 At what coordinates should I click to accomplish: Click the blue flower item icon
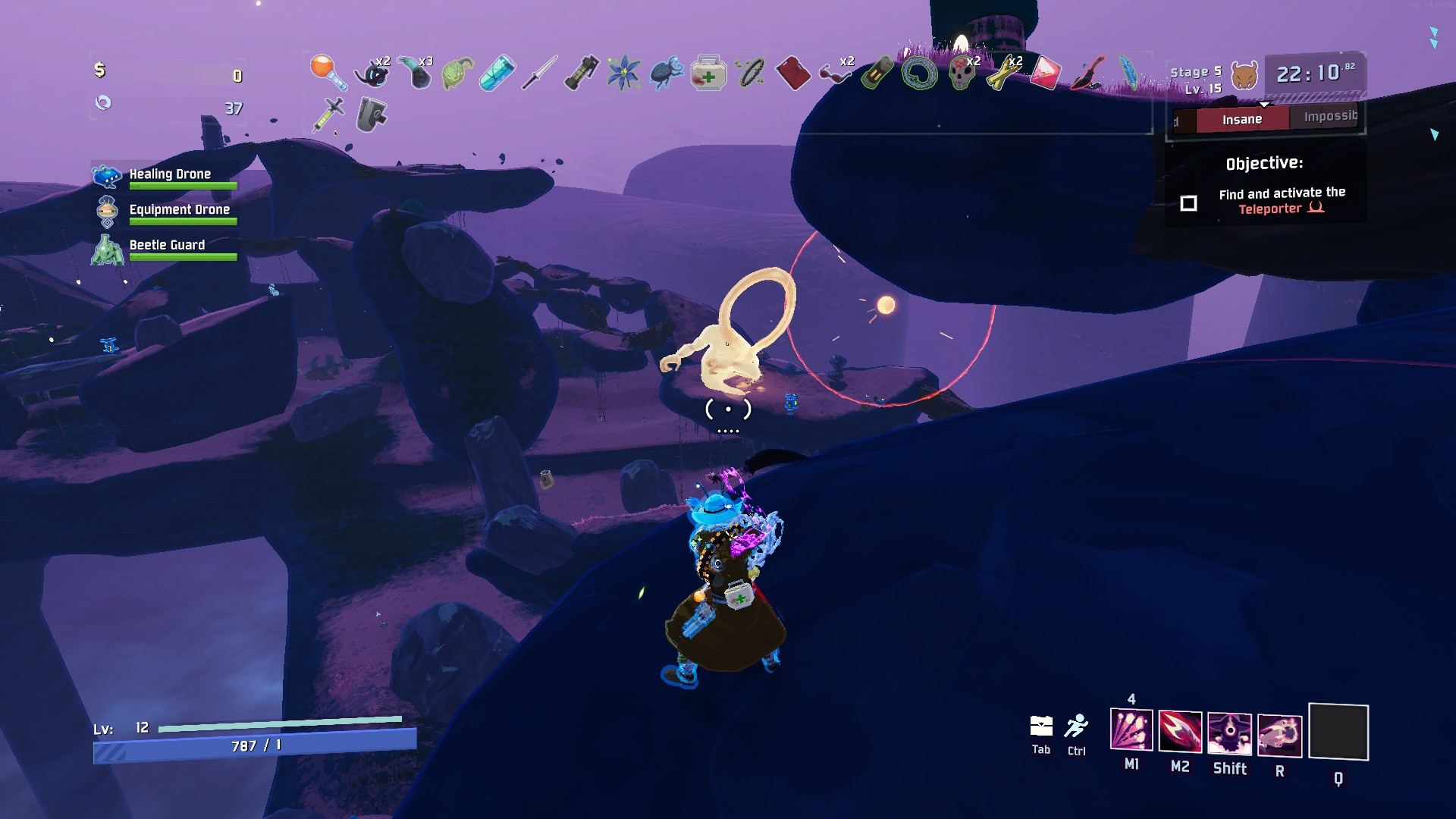coord(623,74)
